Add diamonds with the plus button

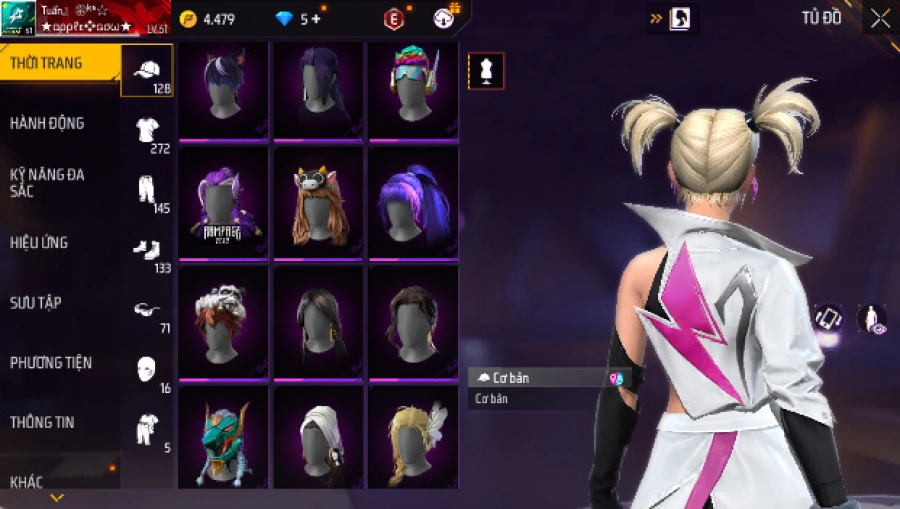click(317, 19)
